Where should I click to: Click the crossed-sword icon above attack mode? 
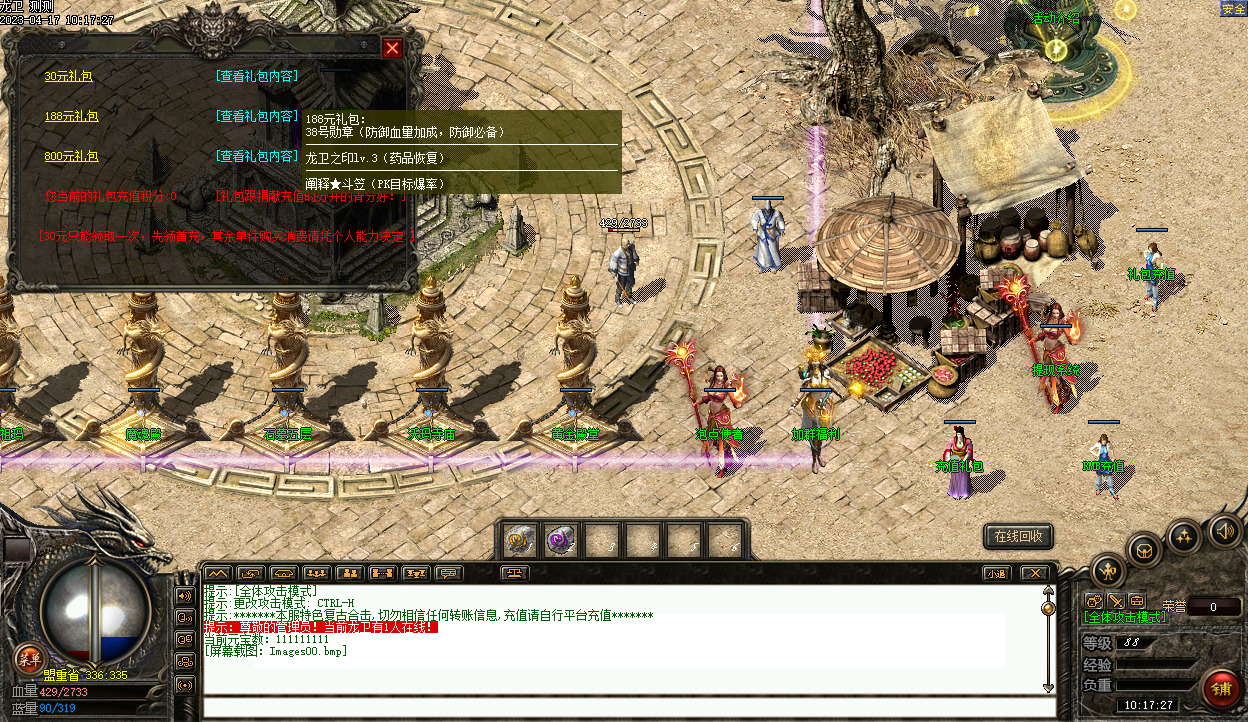(1116, 601)
